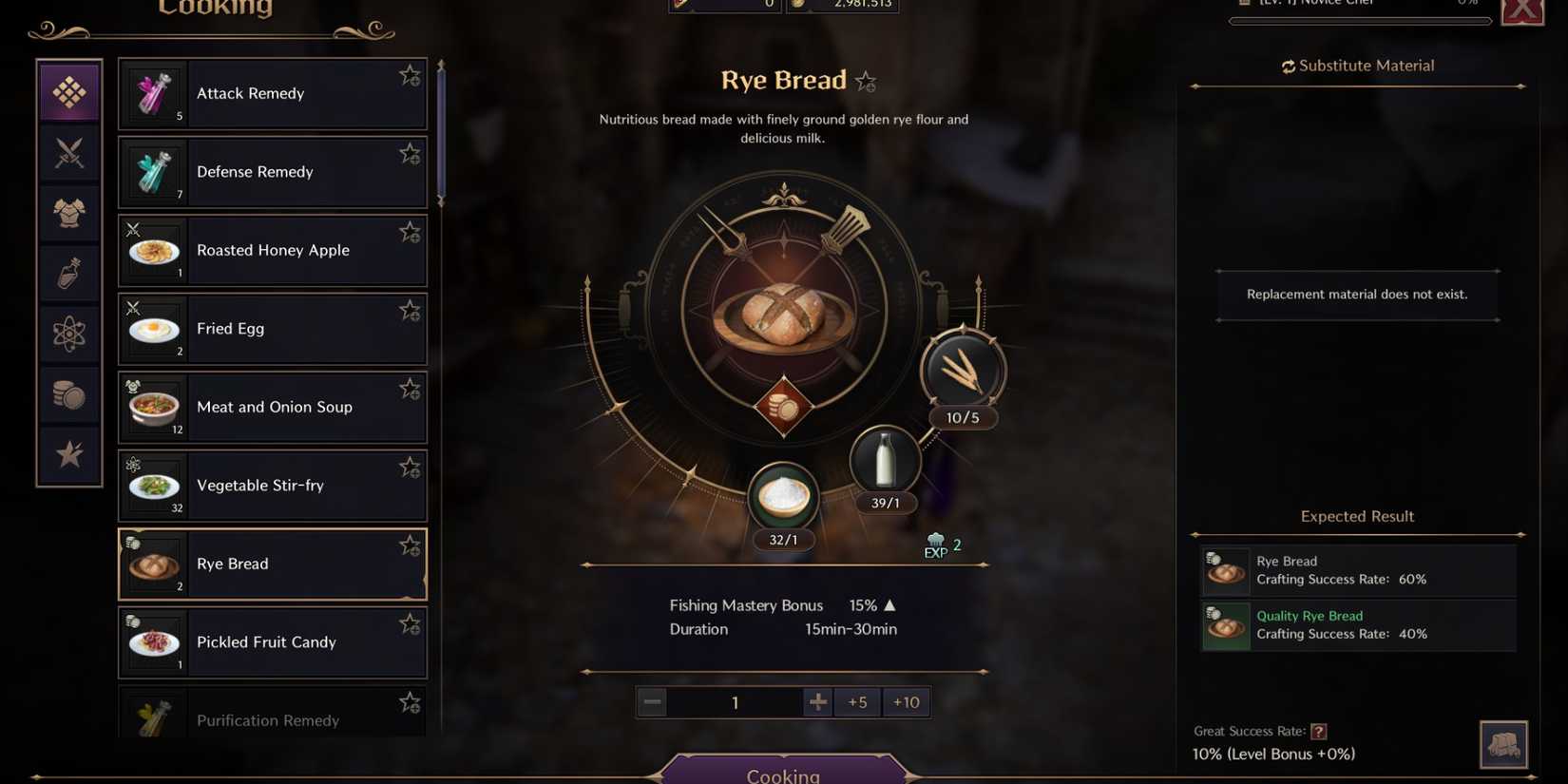Viewport: 1568px width, 784px height.
Task: Open the coin currency category in sidebar
Action: point(68,394)
